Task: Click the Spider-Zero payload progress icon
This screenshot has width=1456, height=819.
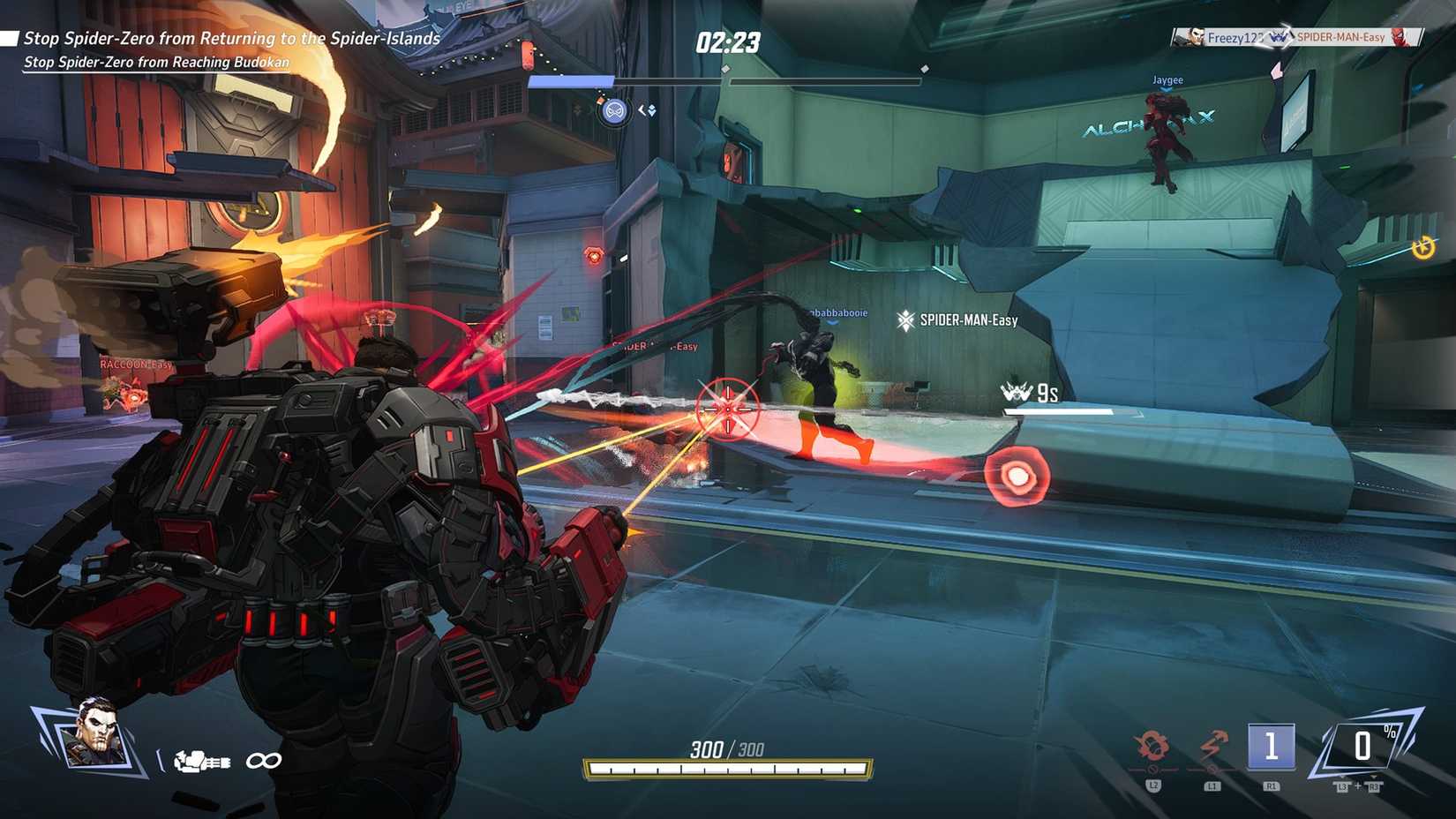Action: (x=615, y=111)
